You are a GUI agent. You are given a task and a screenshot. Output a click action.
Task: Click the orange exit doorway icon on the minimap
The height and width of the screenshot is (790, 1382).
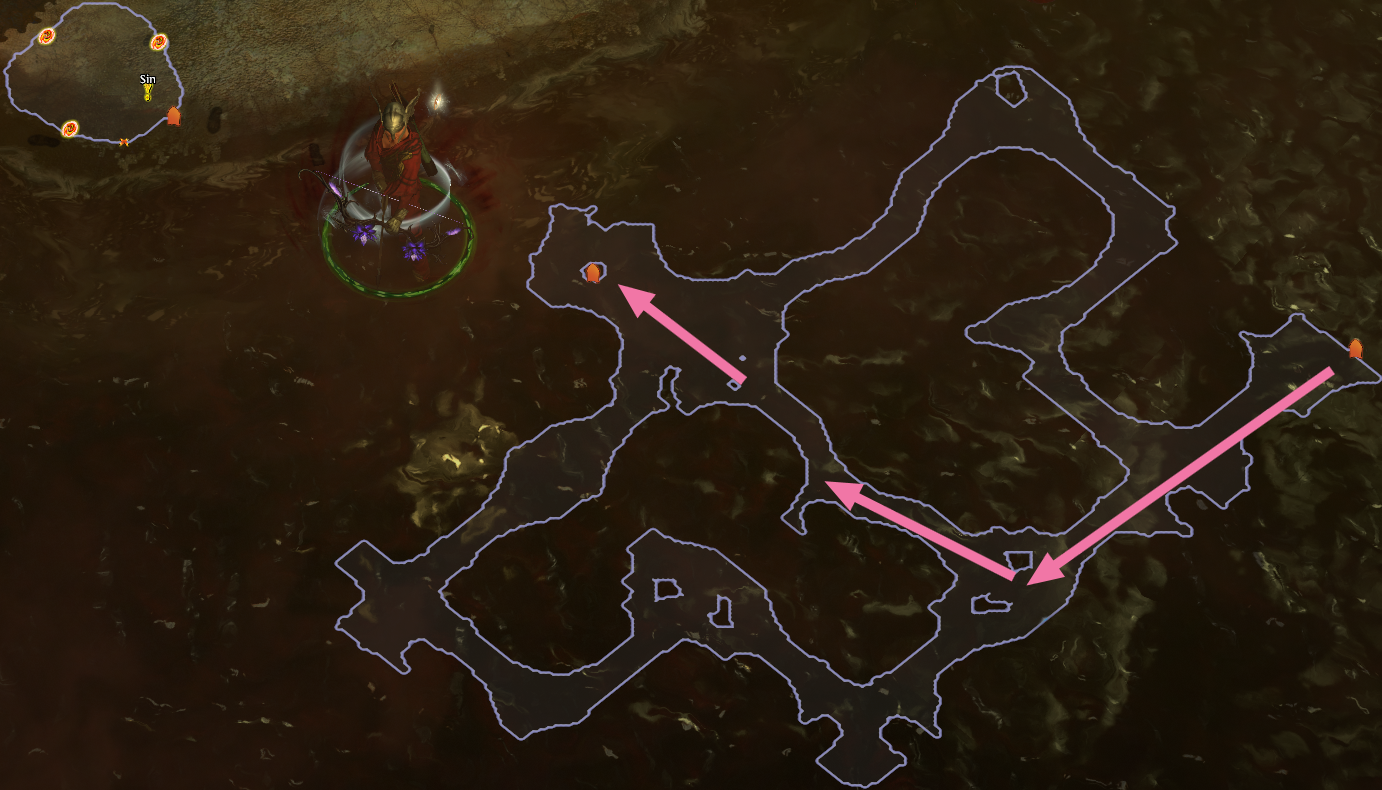click(x=175, y=114)
